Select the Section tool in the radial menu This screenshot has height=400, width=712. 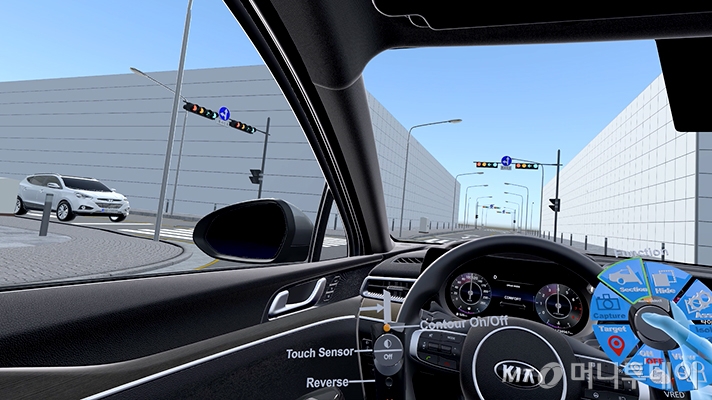click(629, 279)
